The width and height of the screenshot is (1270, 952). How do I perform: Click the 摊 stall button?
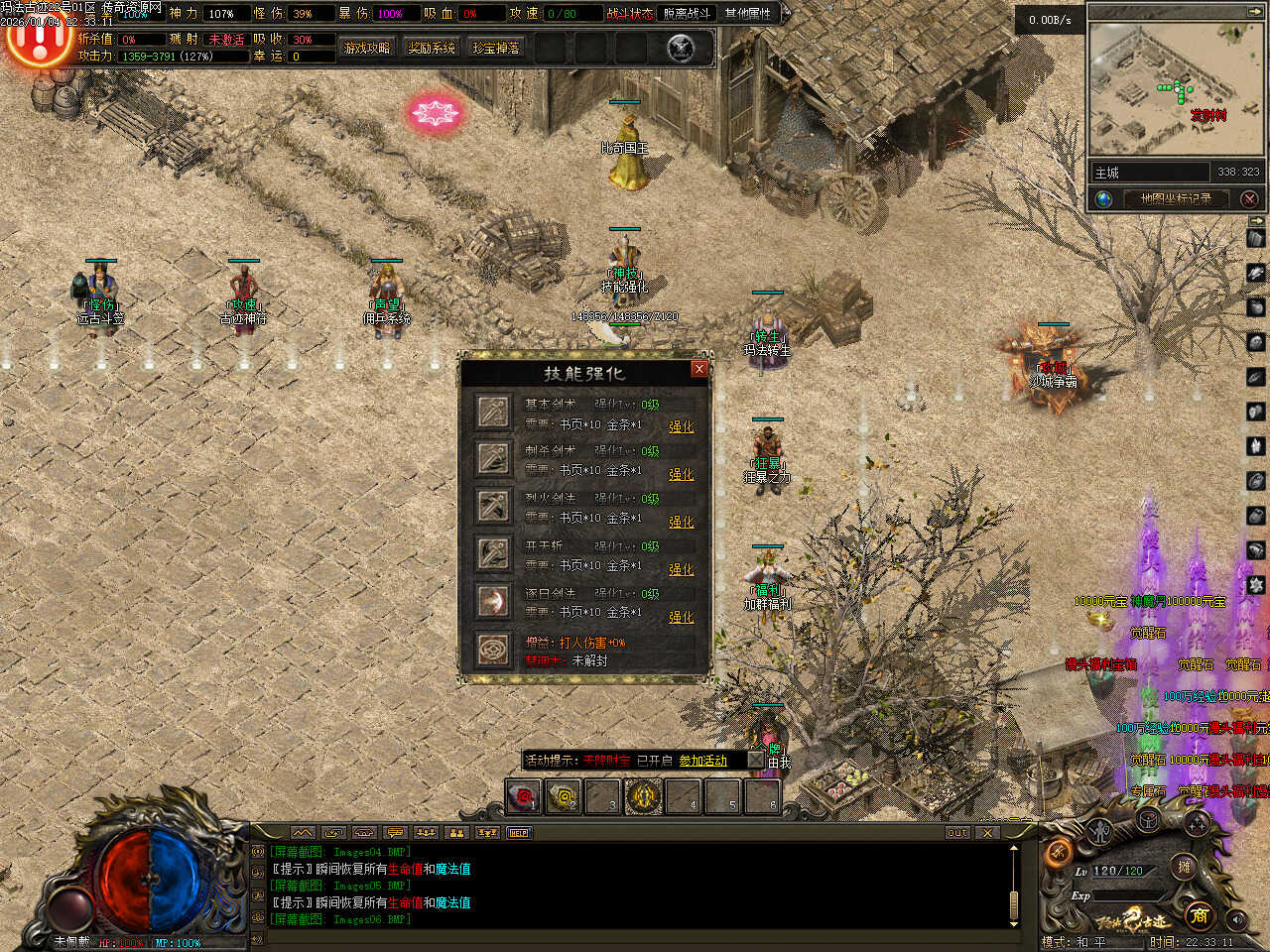1184,866
